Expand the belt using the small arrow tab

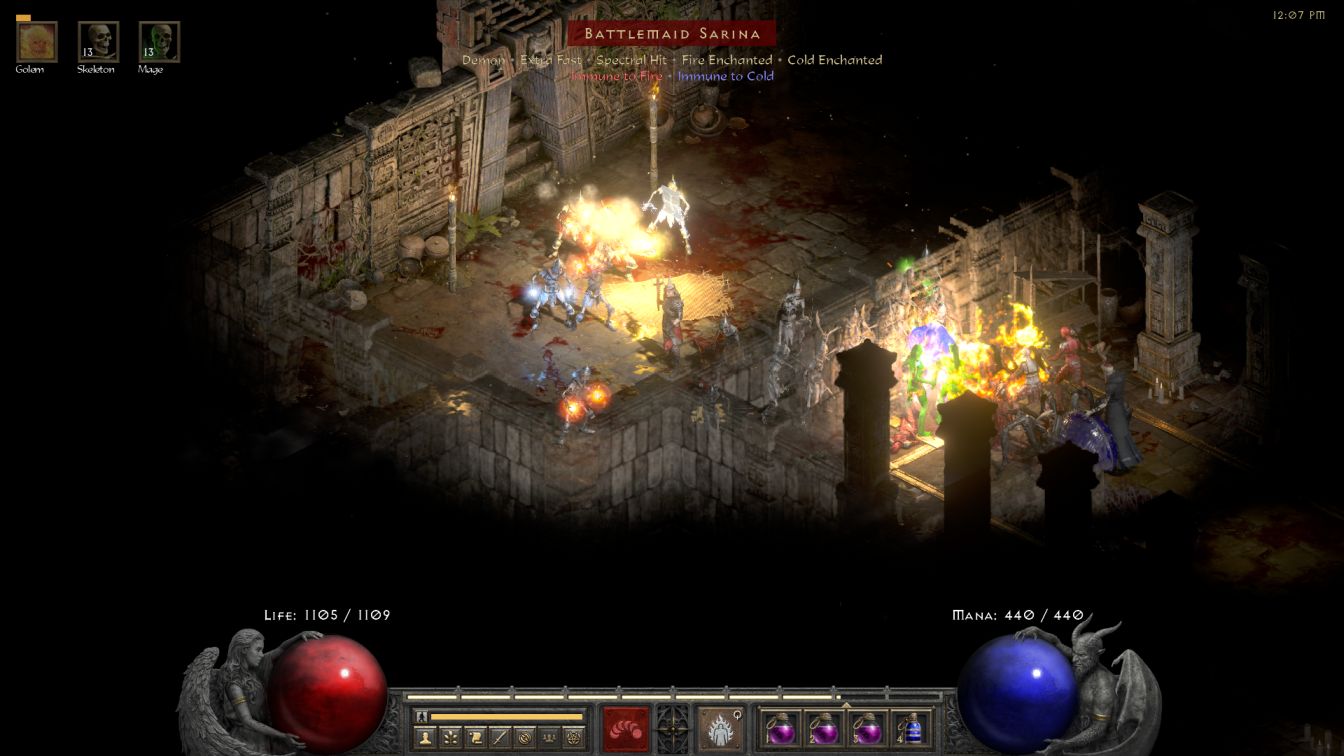coord(846,704)
